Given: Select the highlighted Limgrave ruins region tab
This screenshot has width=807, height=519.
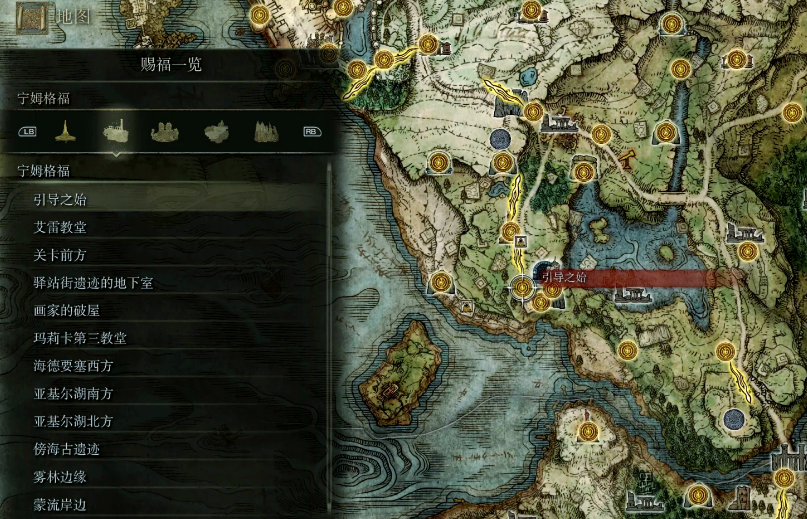Looking at the screenshot, I should 116,131.
